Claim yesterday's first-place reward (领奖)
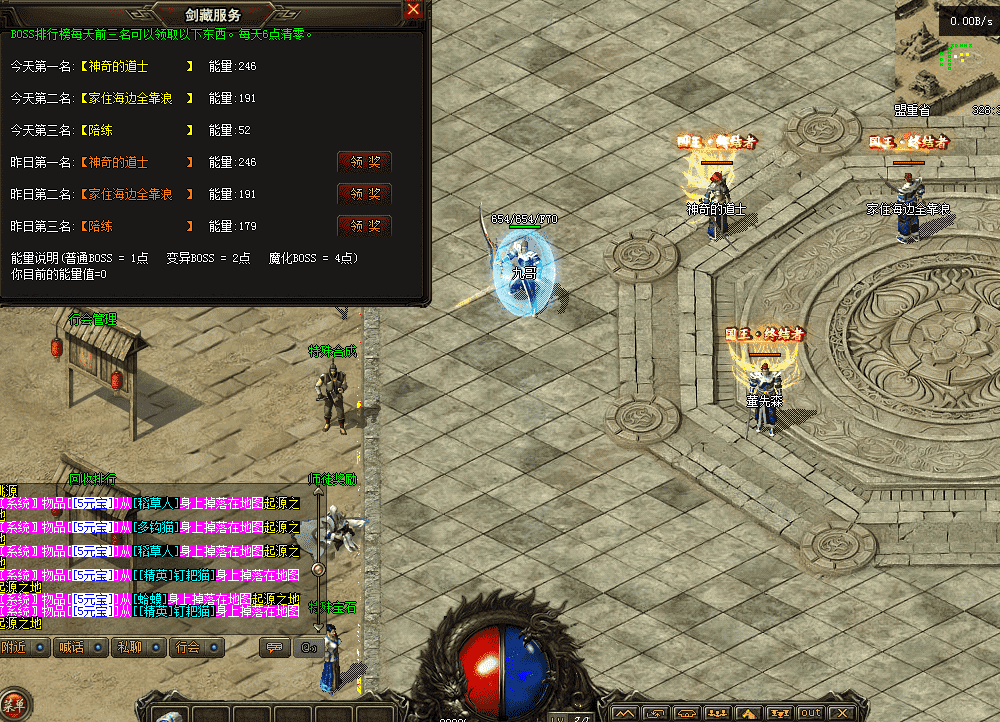Image resolution: width=1000 pixels, height=722 pixels. click(x=364, y=162)
